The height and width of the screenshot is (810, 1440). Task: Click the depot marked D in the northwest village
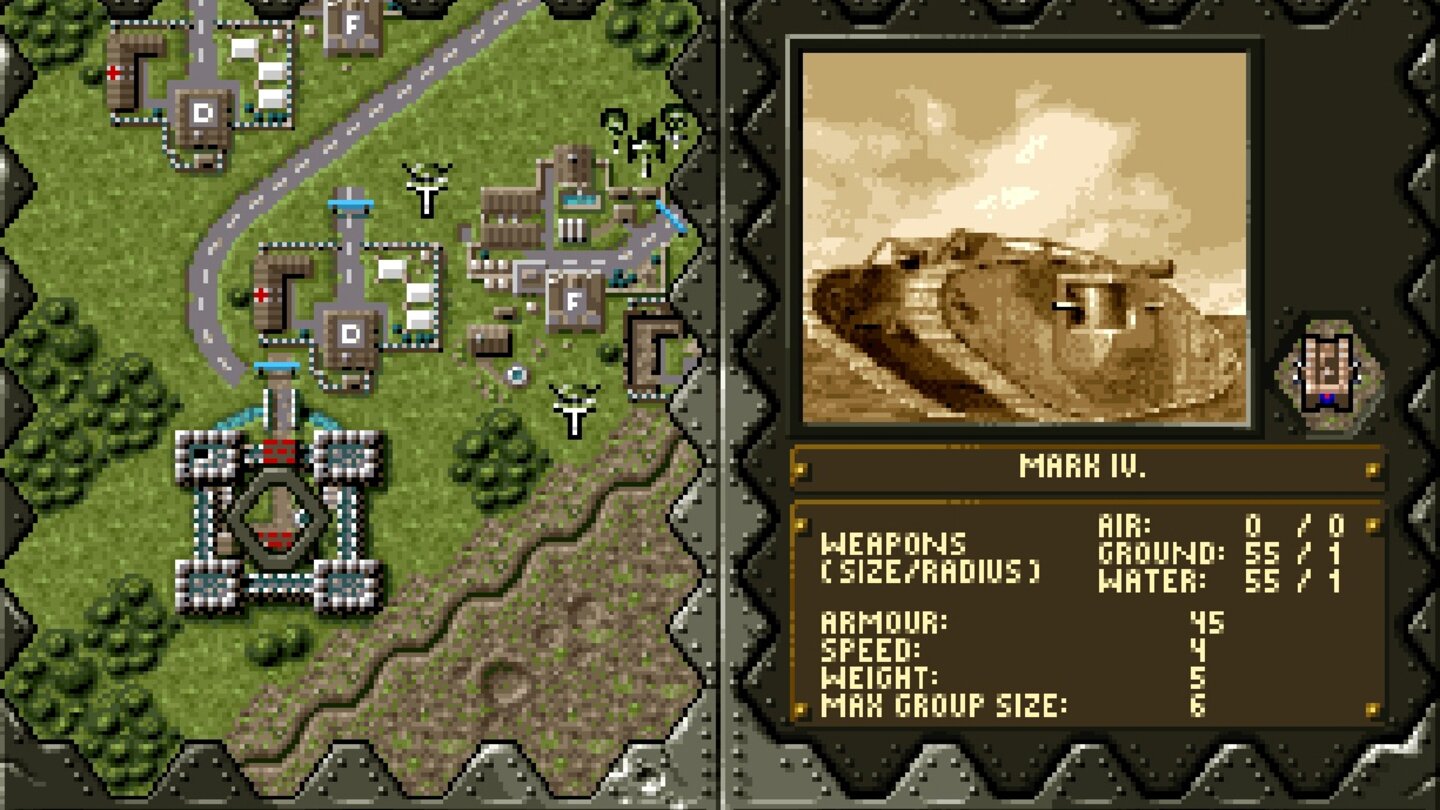[x=205, y=113]
